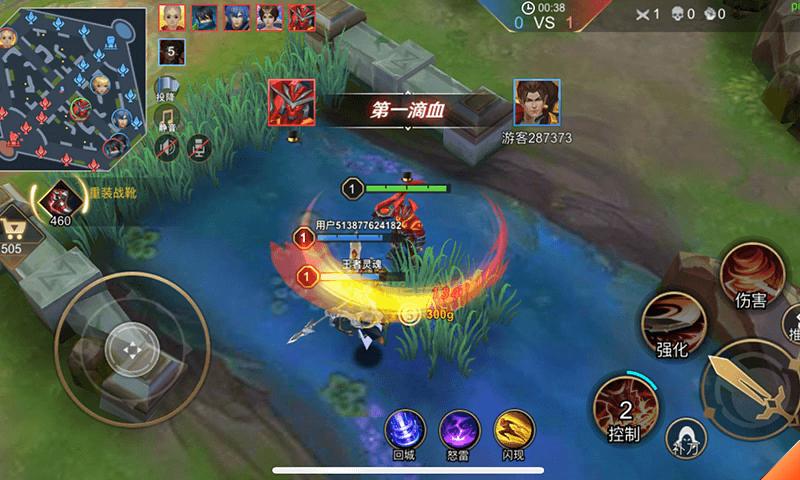Screen dimensions: 800x480
Task: Click the respawn countdown hero portrait showing 5
Action: coord(171,51)
